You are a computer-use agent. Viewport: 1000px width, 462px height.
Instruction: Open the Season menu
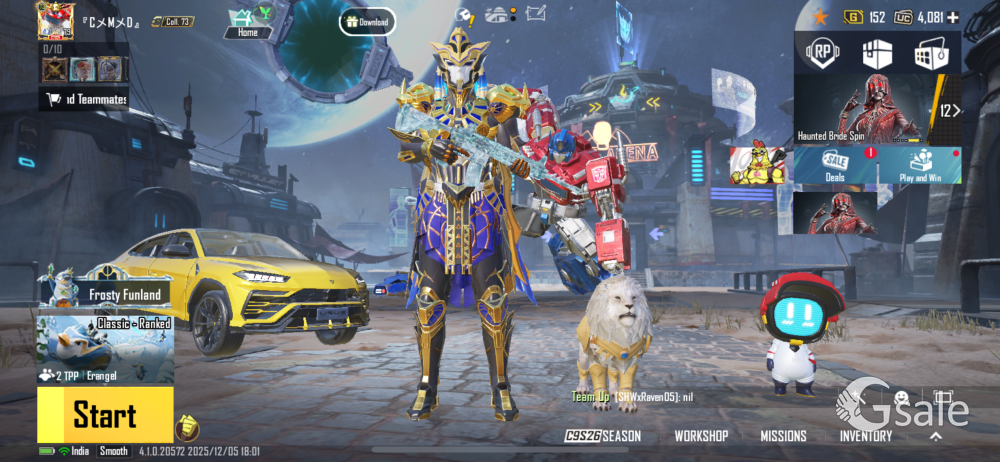(x=603, y=436)
